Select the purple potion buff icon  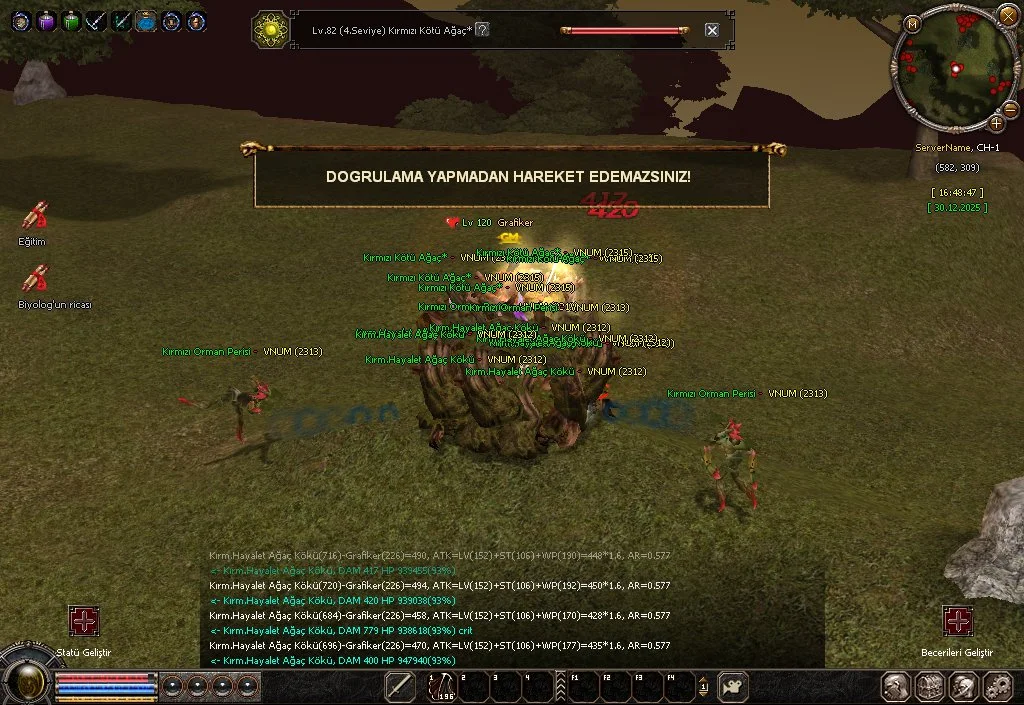46,20
